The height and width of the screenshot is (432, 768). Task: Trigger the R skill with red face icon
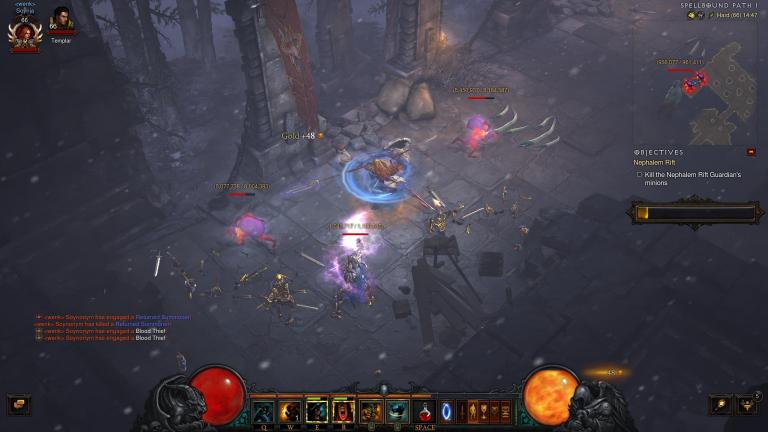tap(344, 410)
